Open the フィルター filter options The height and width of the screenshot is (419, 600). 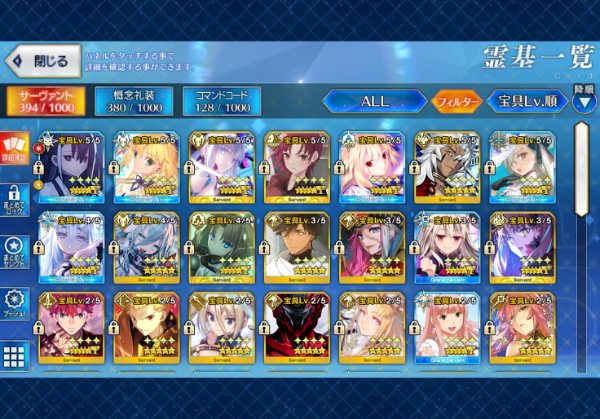(x=456, y=102)
